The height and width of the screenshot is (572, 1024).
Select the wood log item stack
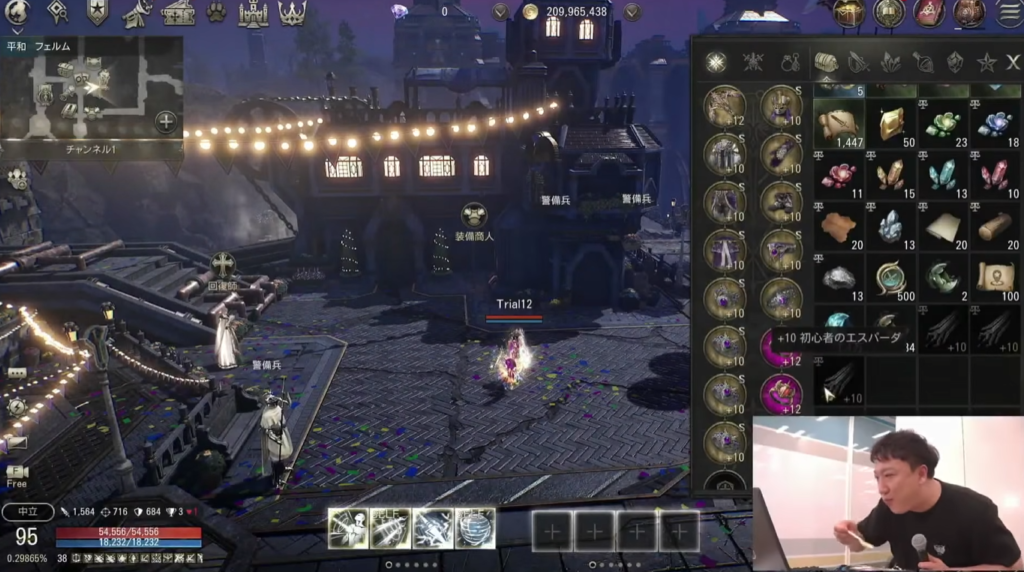pos(995,227)
